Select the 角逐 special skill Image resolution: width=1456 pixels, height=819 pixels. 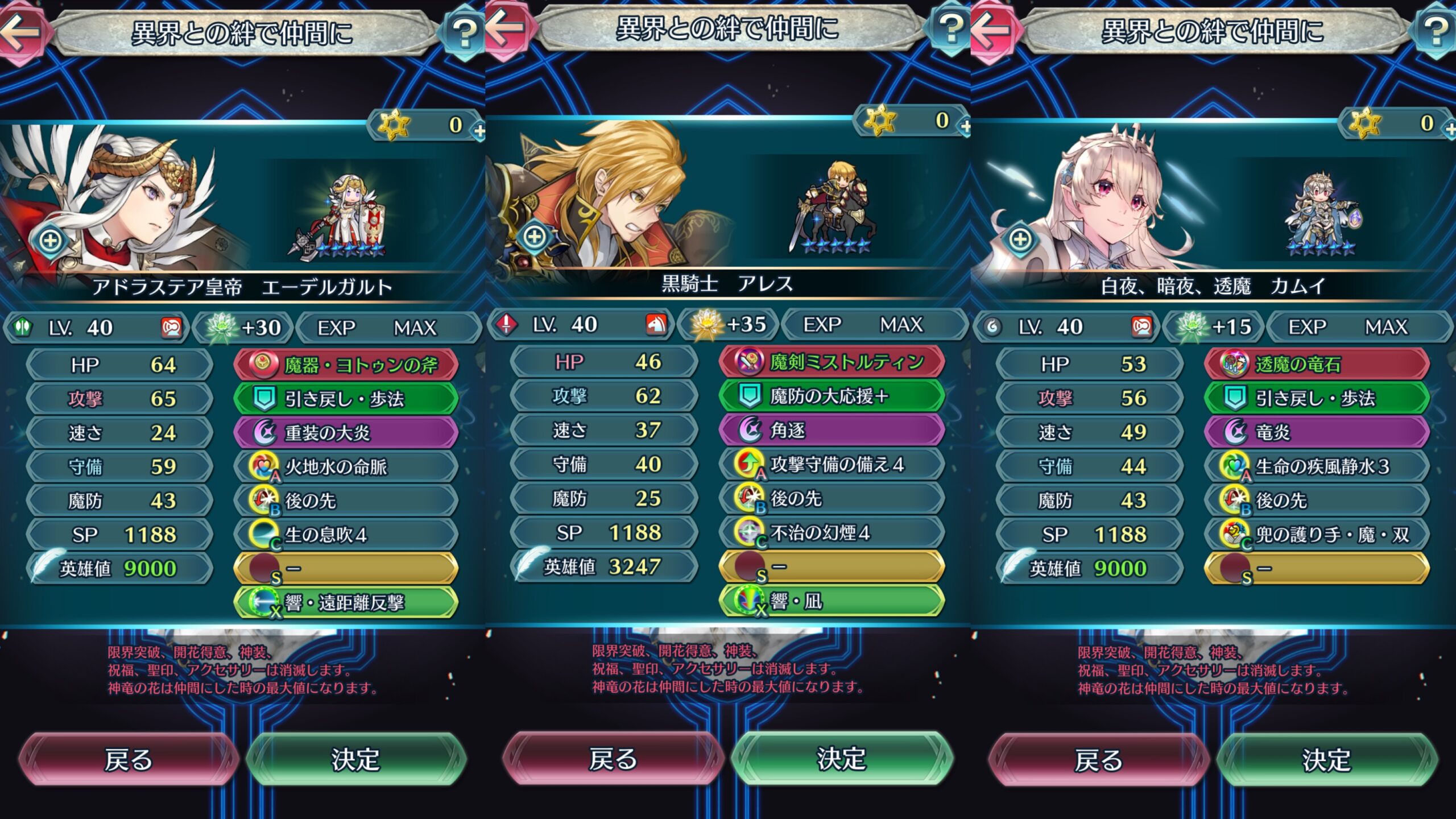pos(832,430)
